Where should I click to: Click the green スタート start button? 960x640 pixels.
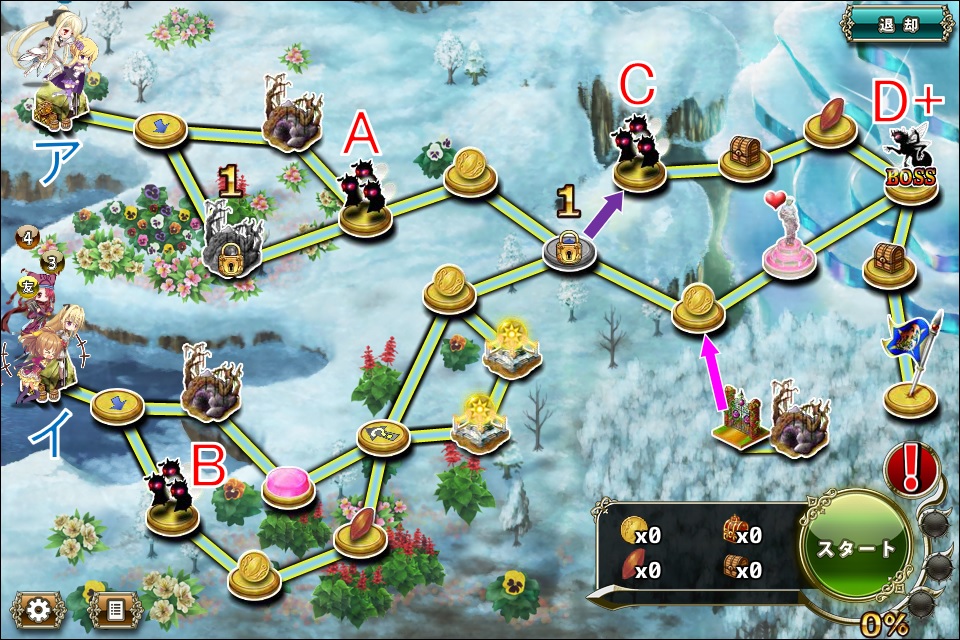pos(857,548)
